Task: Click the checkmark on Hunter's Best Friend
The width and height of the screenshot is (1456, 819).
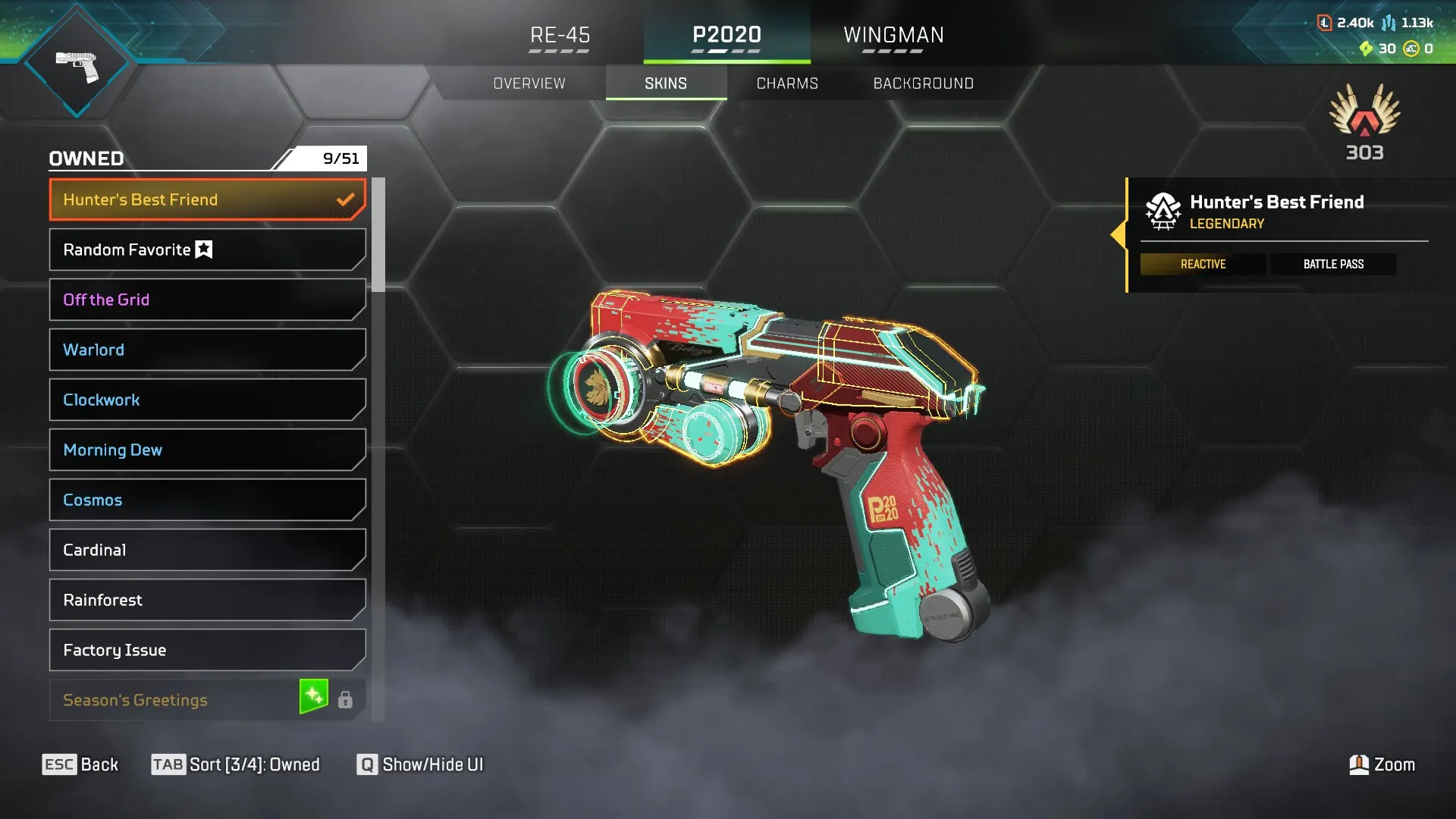Action: [346, 199]
